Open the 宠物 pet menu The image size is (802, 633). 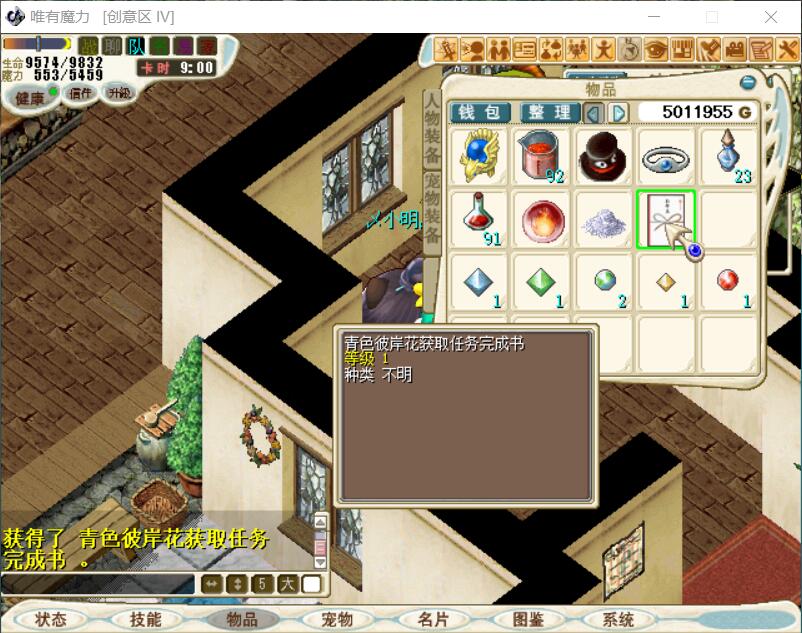click(337, 620)
